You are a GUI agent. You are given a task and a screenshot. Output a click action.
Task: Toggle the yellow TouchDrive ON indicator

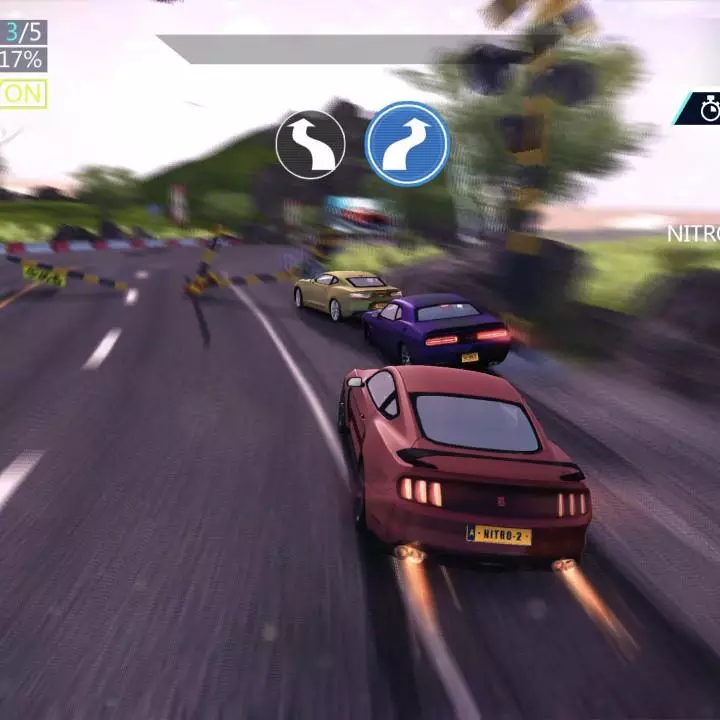21,94
